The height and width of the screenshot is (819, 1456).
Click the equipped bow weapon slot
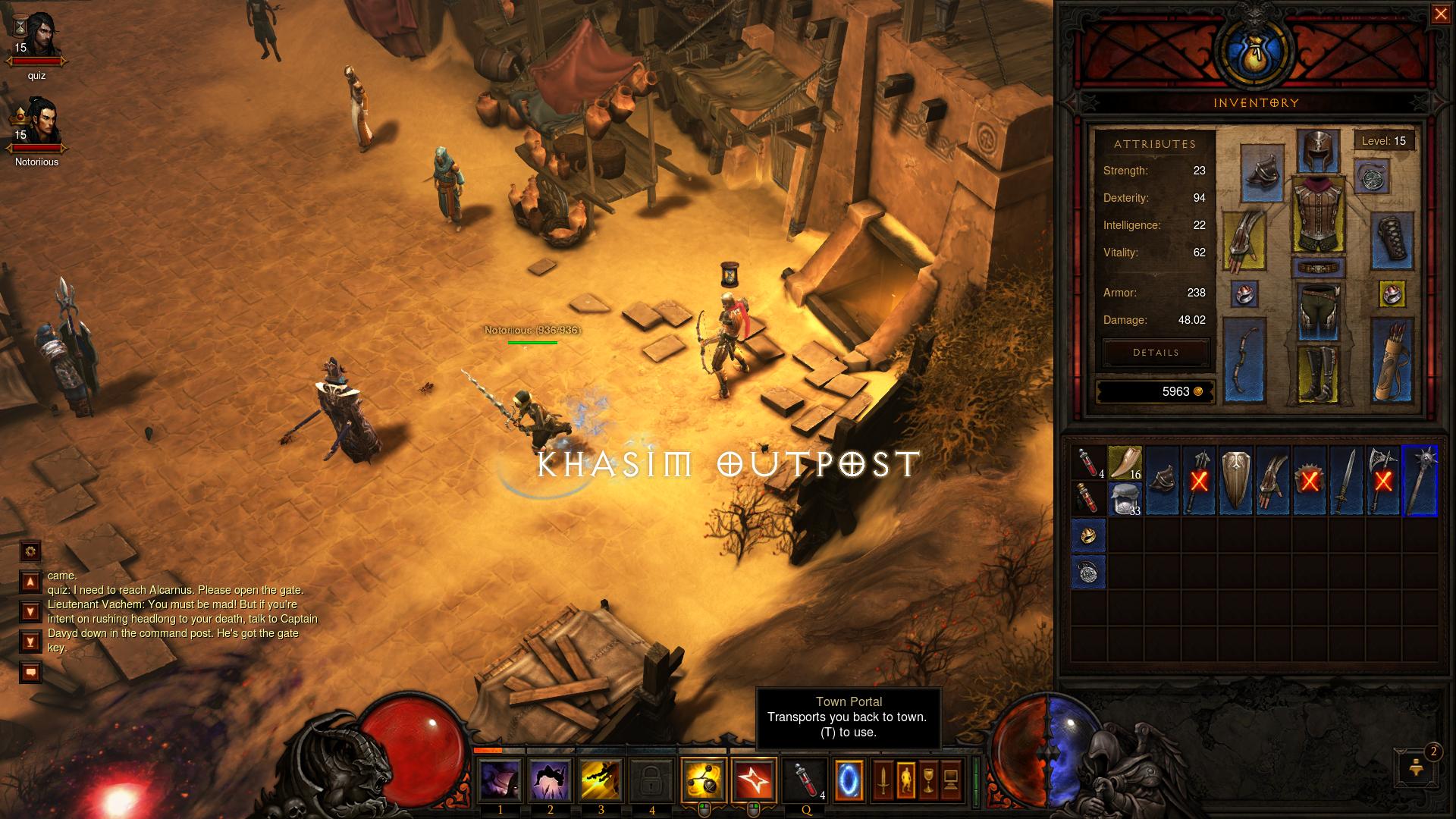1244,361
